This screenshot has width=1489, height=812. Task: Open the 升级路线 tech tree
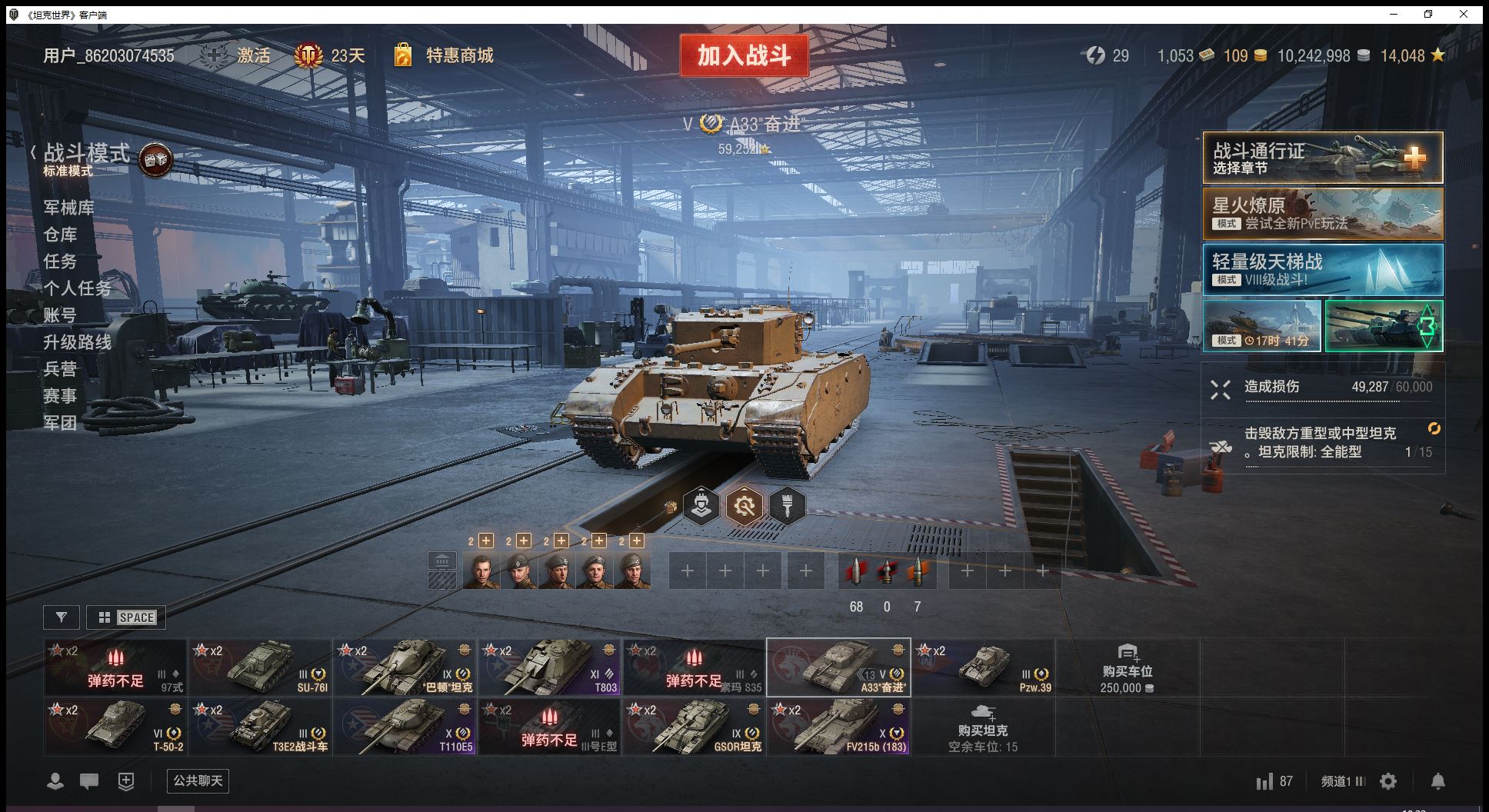point(77,342)
